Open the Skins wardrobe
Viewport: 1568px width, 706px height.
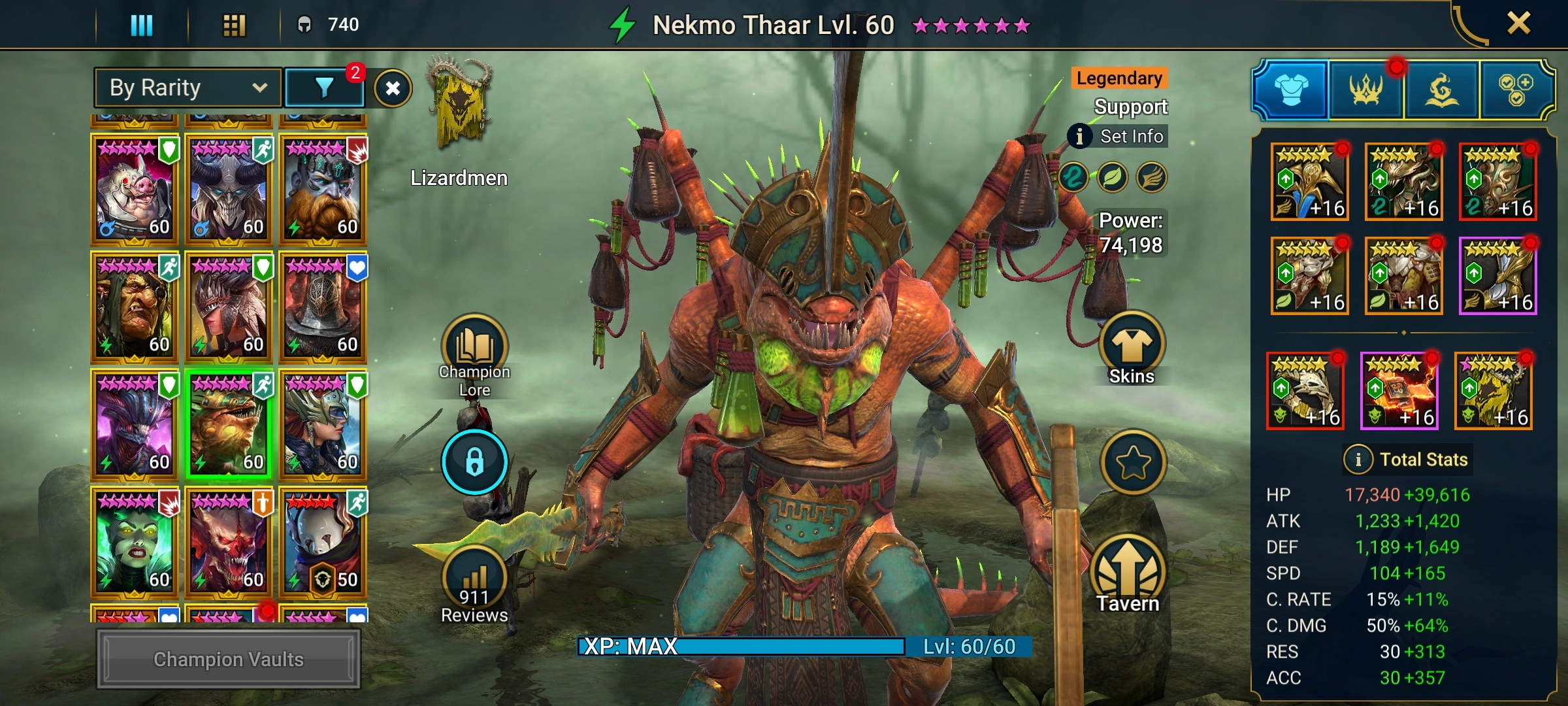[1132, 346]
